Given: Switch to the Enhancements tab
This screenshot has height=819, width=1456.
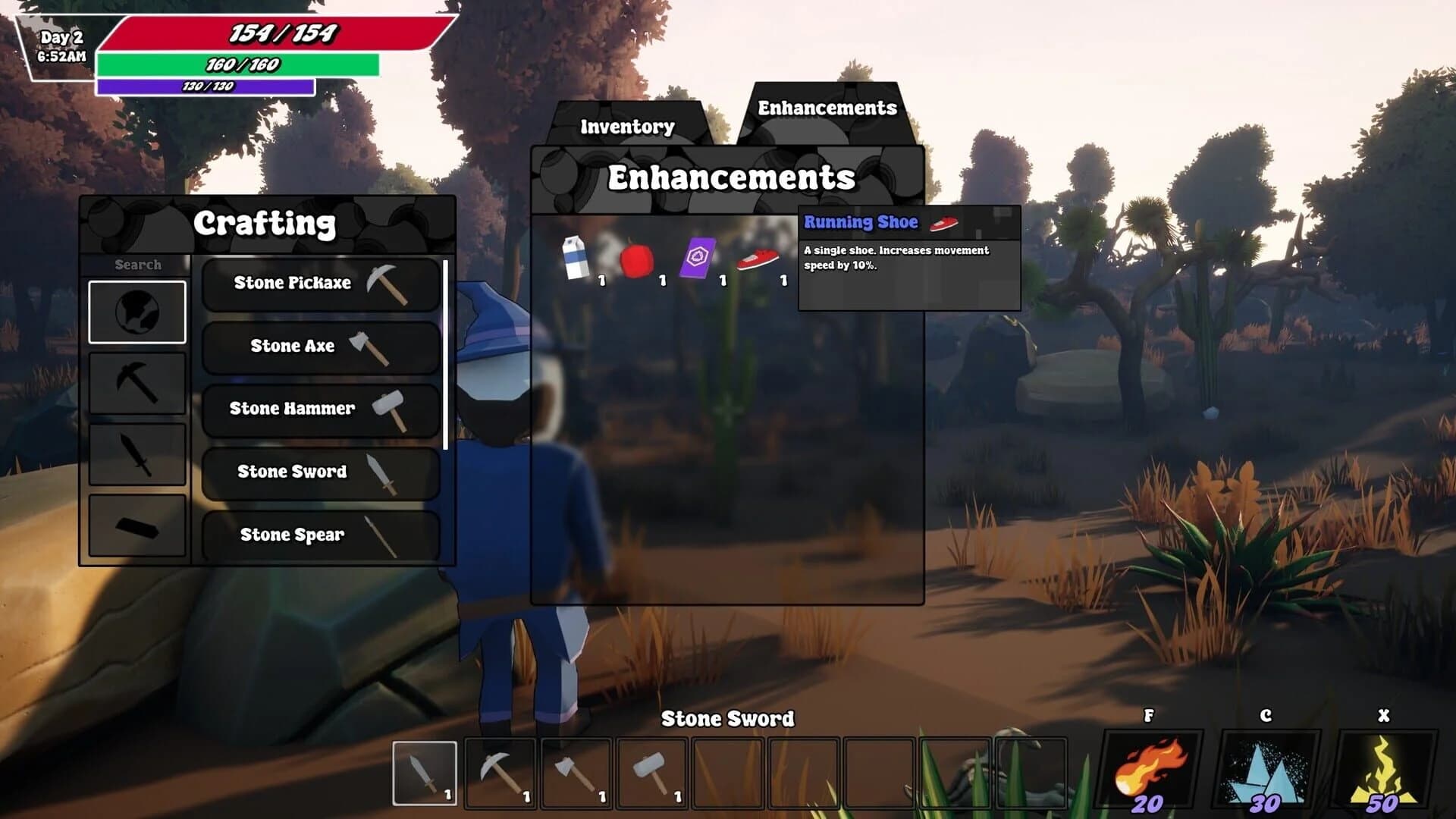Looking at the screenshot, I should 827,108.
